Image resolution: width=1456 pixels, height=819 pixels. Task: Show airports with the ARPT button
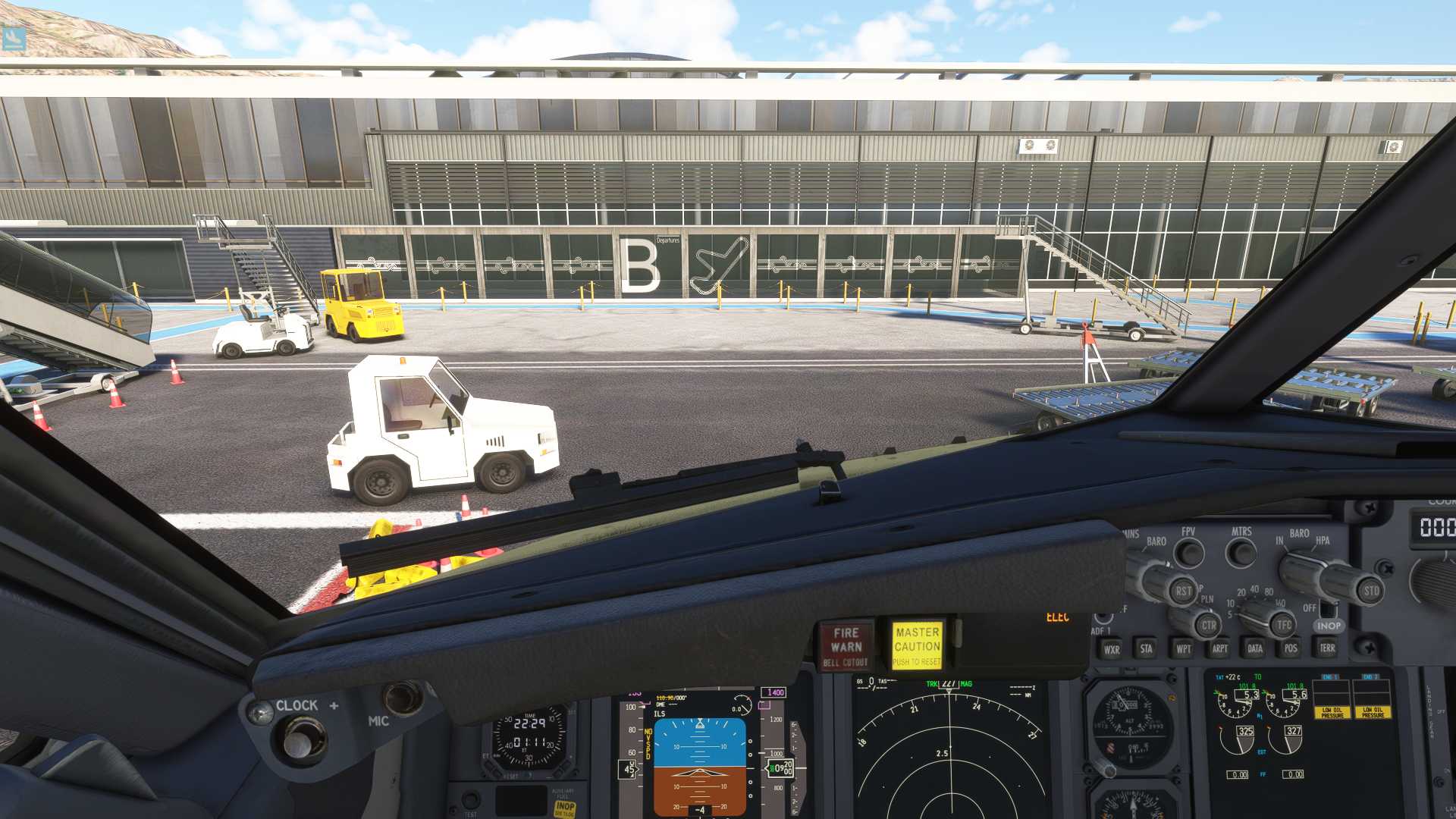pos(1219,649)
